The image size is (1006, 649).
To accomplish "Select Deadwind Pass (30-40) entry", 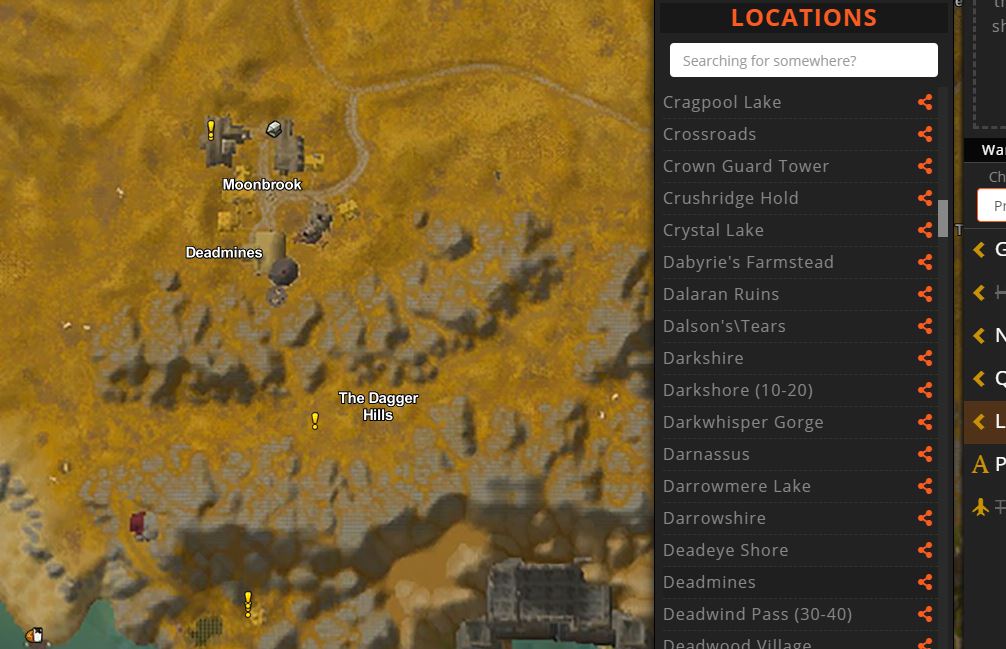I will (x=757, y=614).
